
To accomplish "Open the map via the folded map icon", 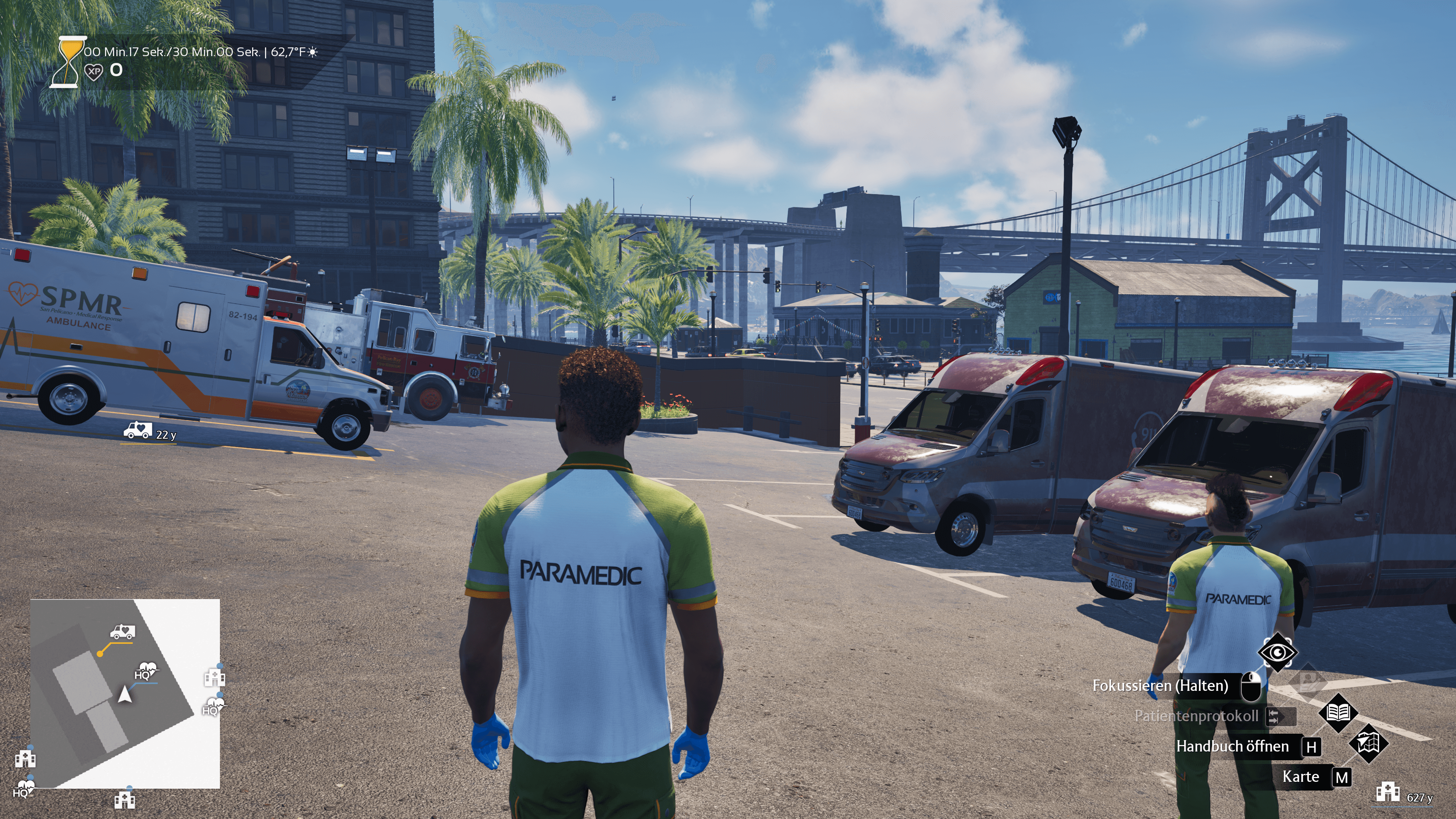I will click(x=1368, y=743).
